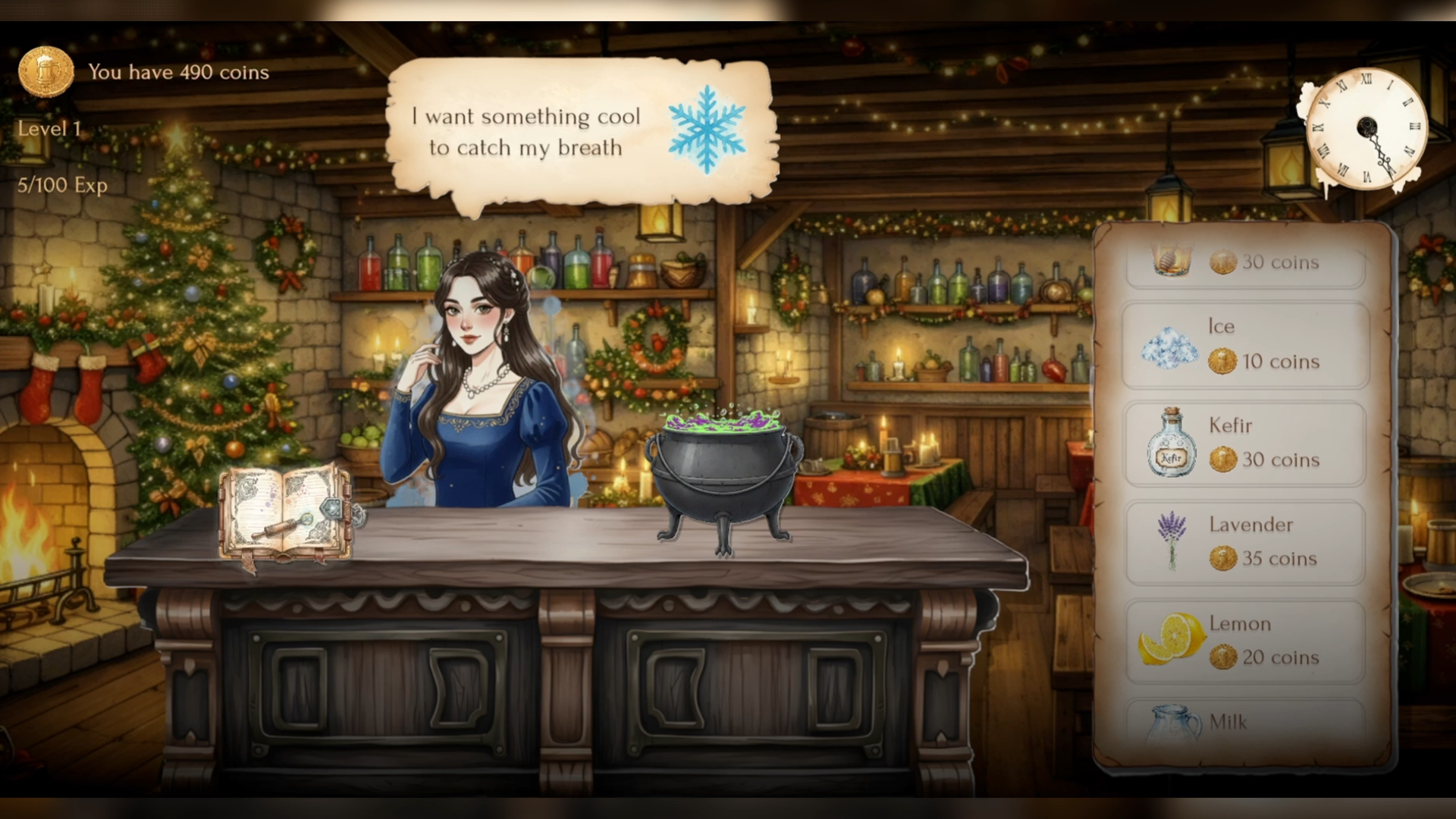Click the snowflake in the speech bubble
The image size is (1456, 819).
[x=708, y=129]
